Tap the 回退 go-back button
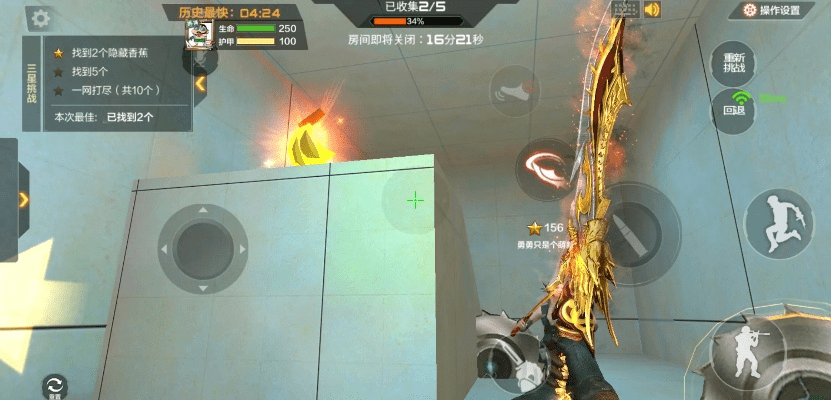 pos(734,107)
